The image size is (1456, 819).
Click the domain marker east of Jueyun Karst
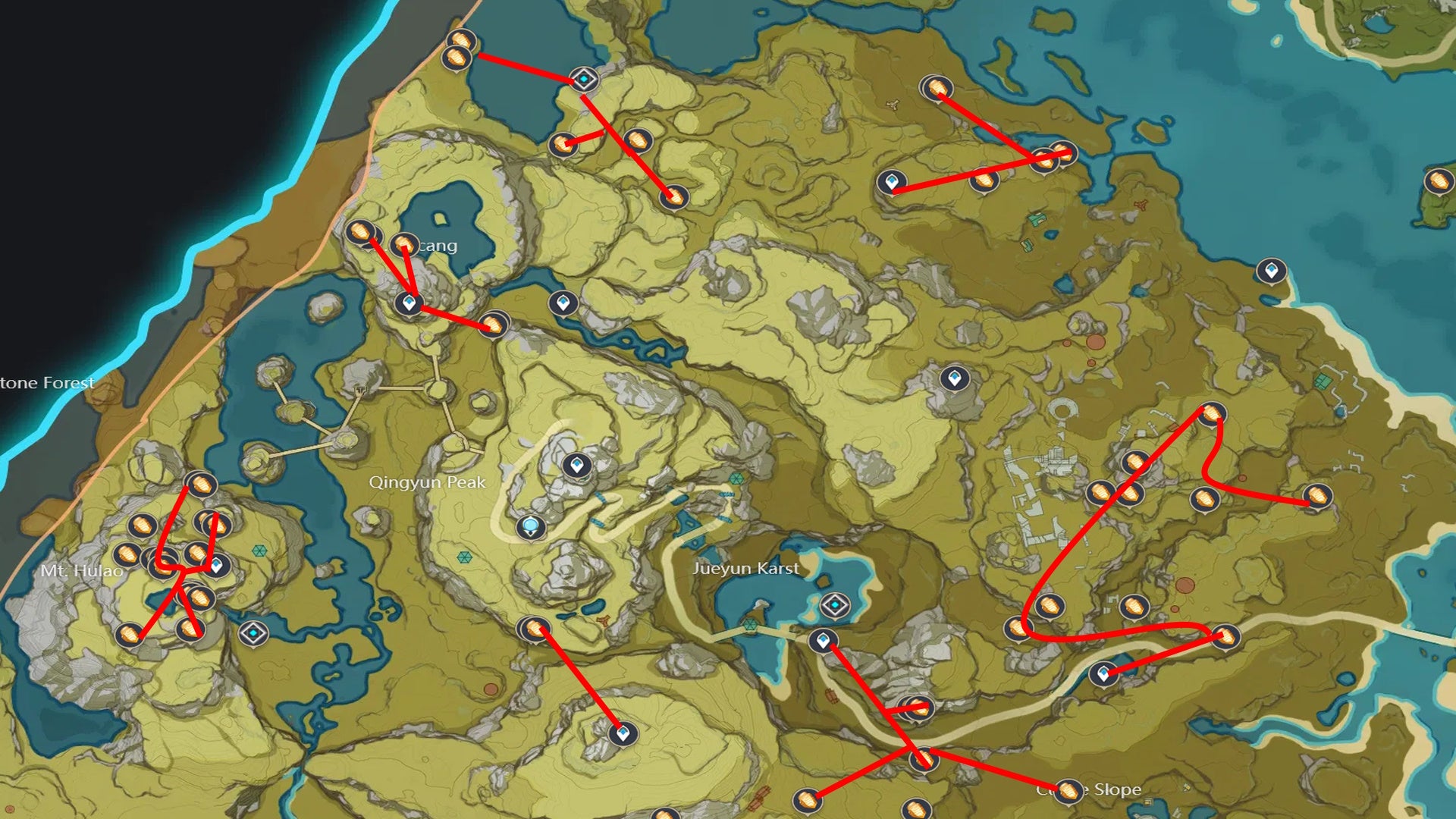834,604
